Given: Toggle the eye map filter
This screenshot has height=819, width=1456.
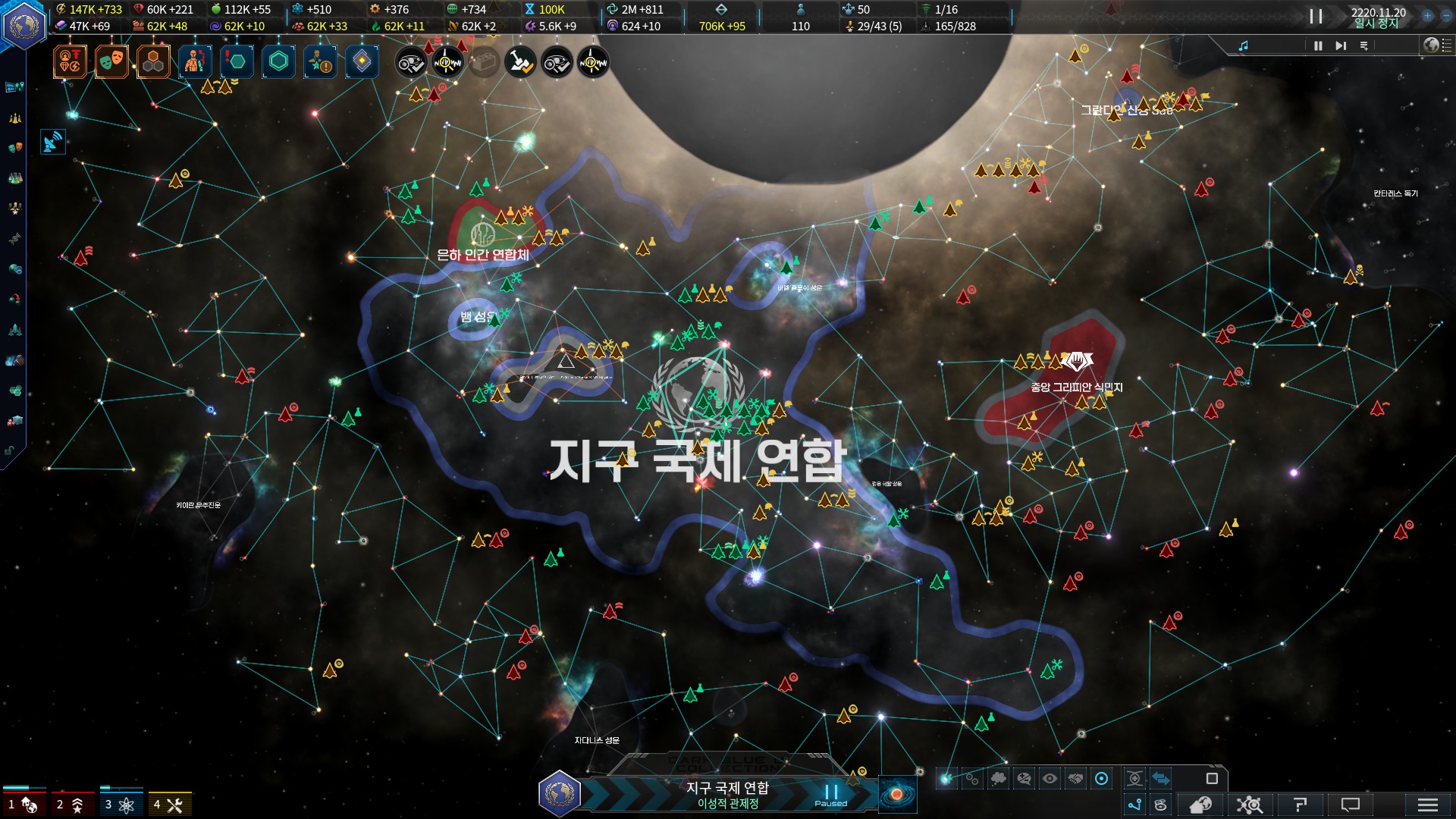Looking at the screenshot, I should tap(1050, 779).
